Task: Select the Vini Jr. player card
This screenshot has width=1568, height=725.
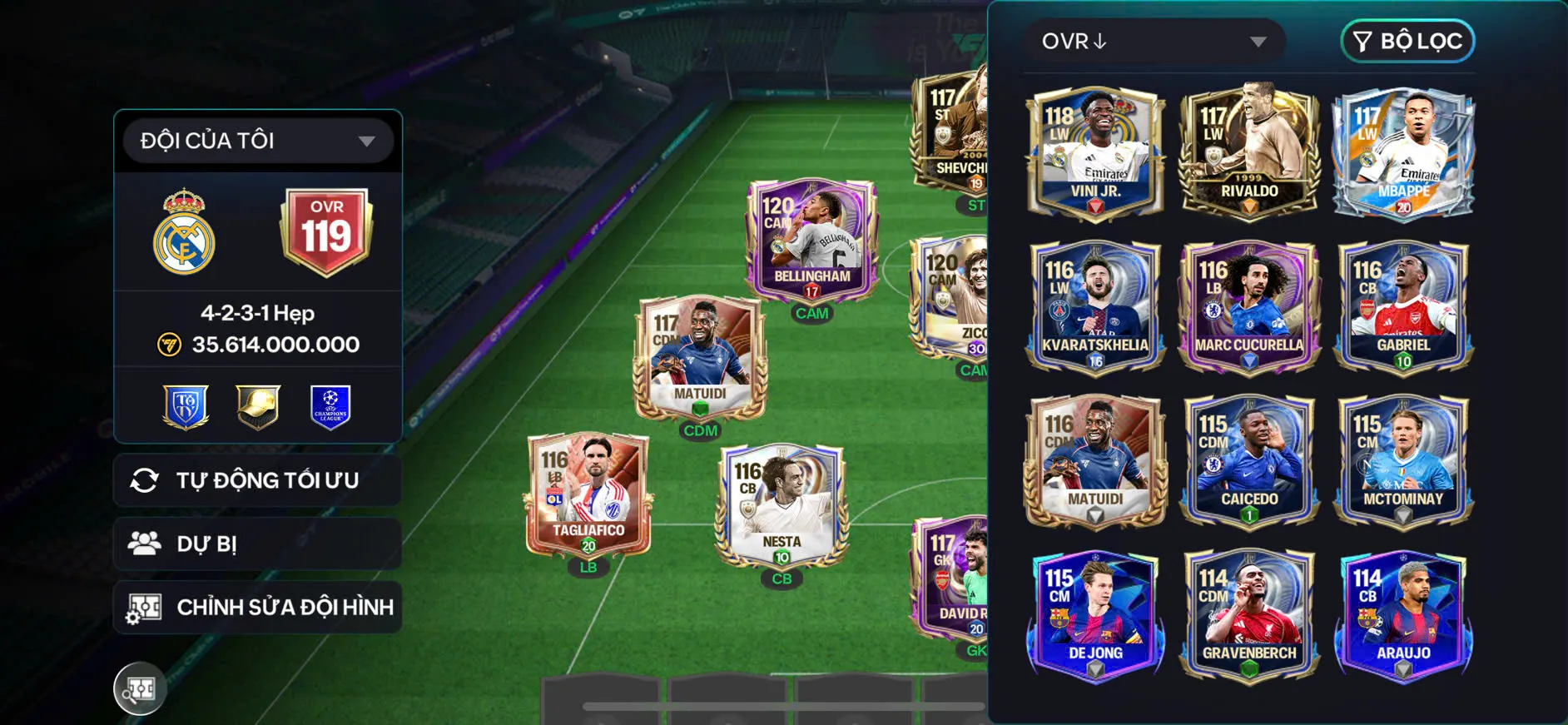Action: 1095,152
